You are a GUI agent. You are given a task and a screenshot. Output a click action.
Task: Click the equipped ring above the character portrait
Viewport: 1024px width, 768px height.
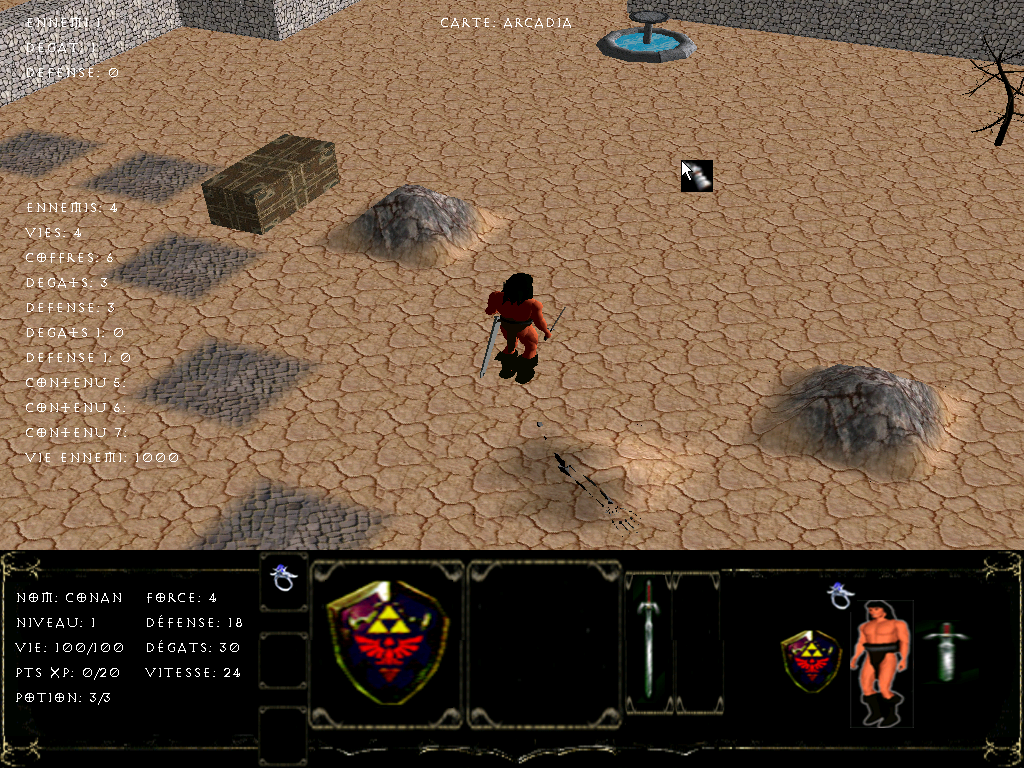[841, 595]
